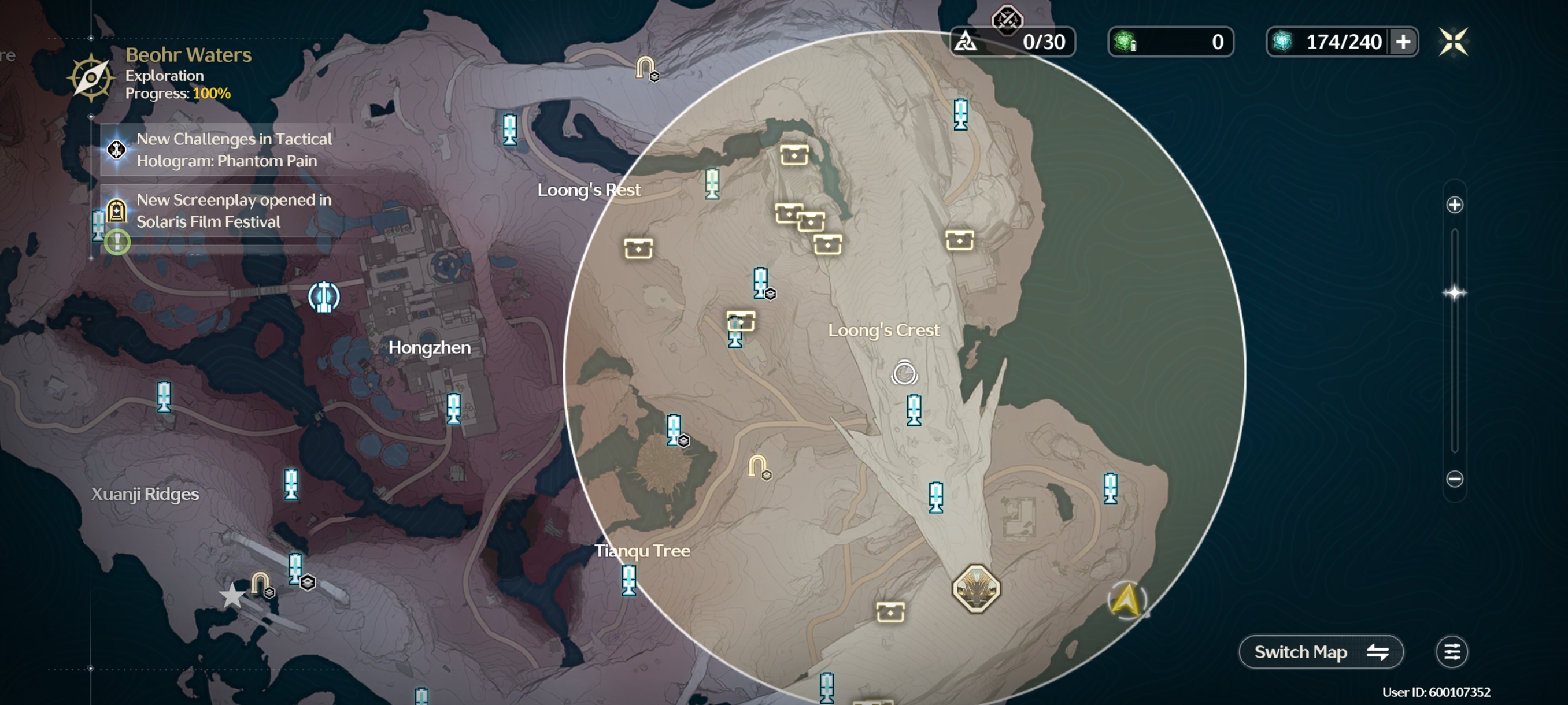This screenshot has height=705, width=1568.
Task: Select the grey star custom marker
Action: 232,596
